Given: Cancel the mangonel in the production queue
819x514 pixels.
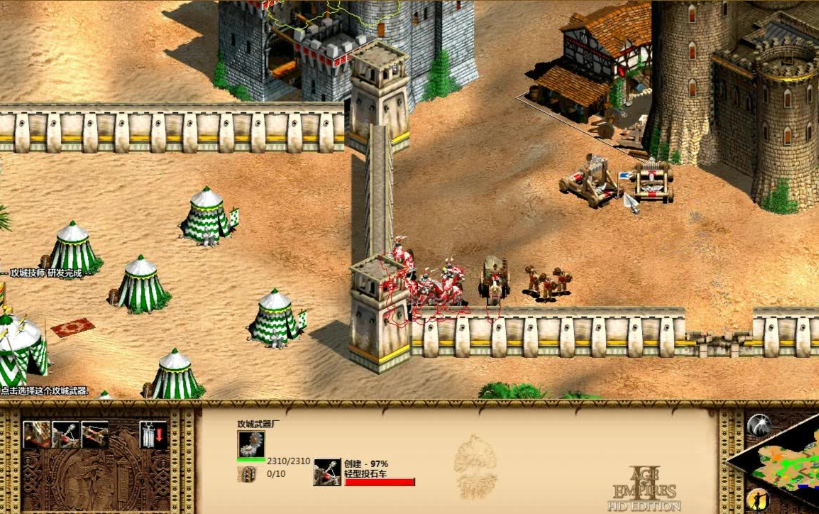Looking at the screenshot, I should 327,471.
